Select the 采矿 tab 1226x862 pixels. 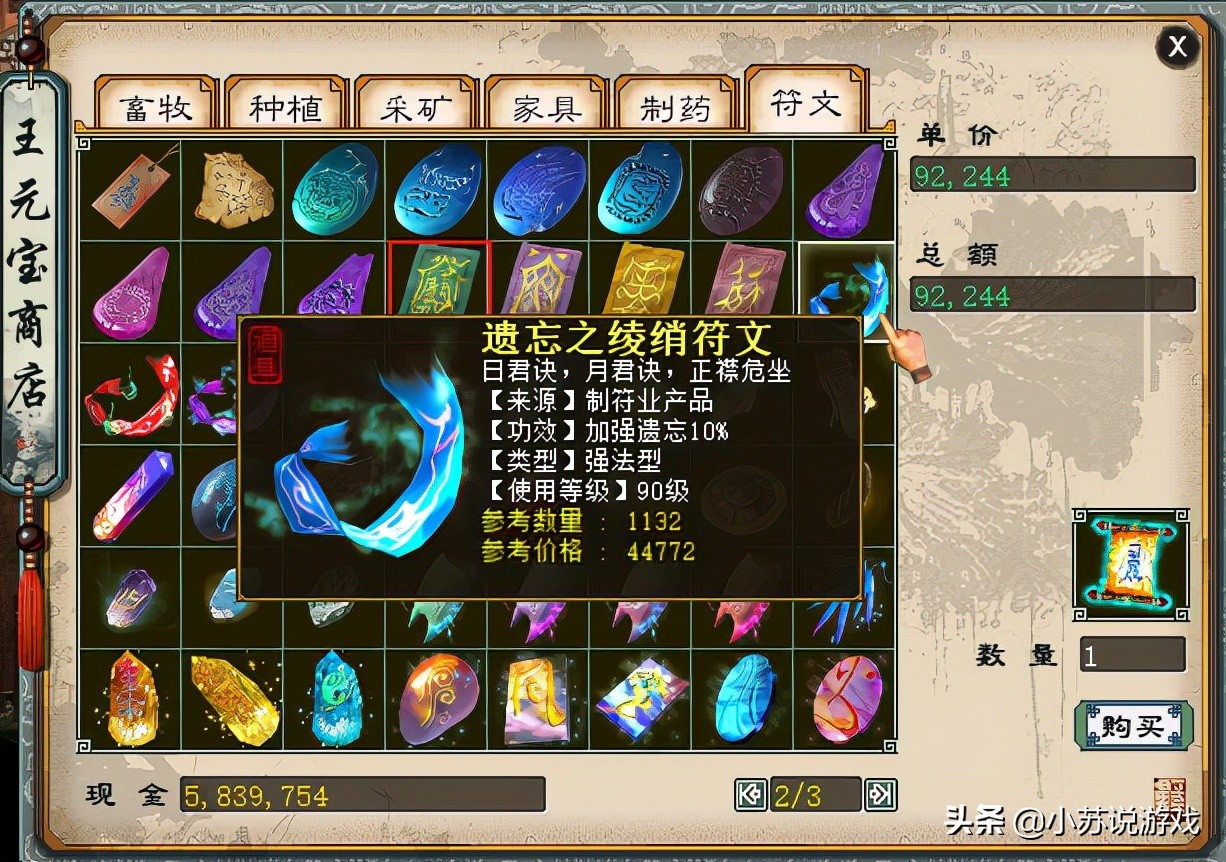coord(415,107)
